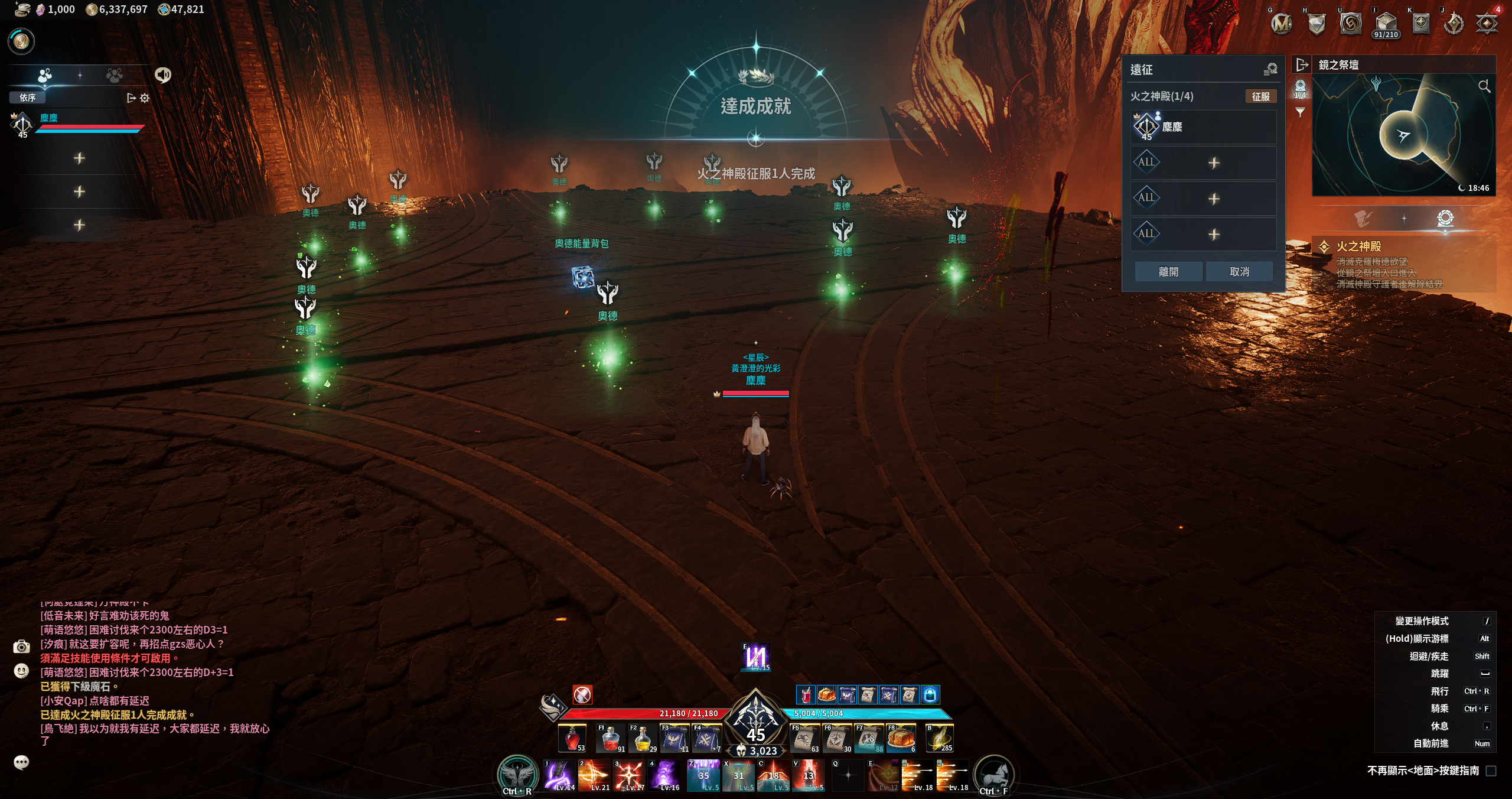The height and width of the screenshot is (799, 1512).
Task: Open the gold M menu icon
Action: point(1281,24)
